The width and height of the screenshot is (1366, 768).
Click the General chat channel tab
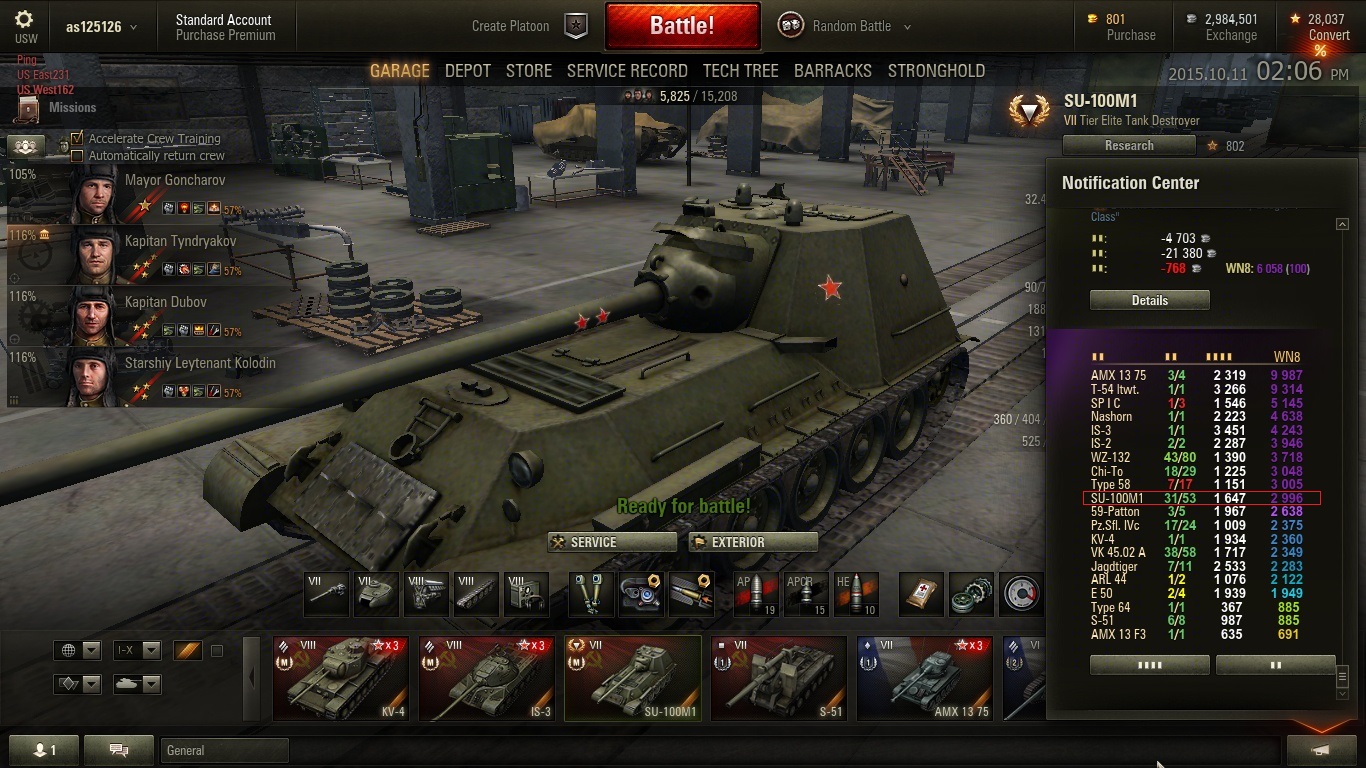224,750
